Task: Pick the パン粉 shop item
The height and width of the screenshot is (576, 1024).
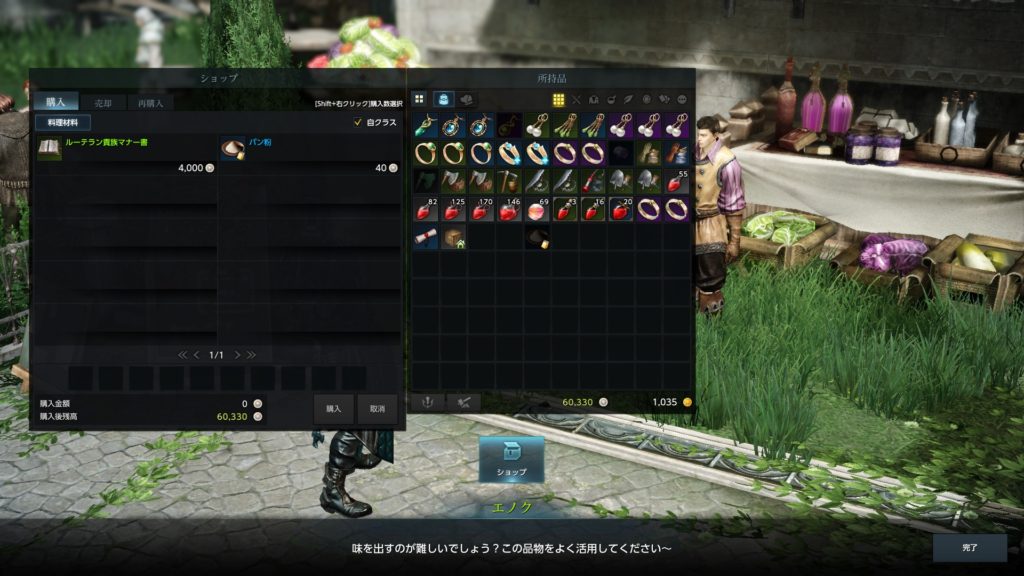Action: click(x=310, y=152)
